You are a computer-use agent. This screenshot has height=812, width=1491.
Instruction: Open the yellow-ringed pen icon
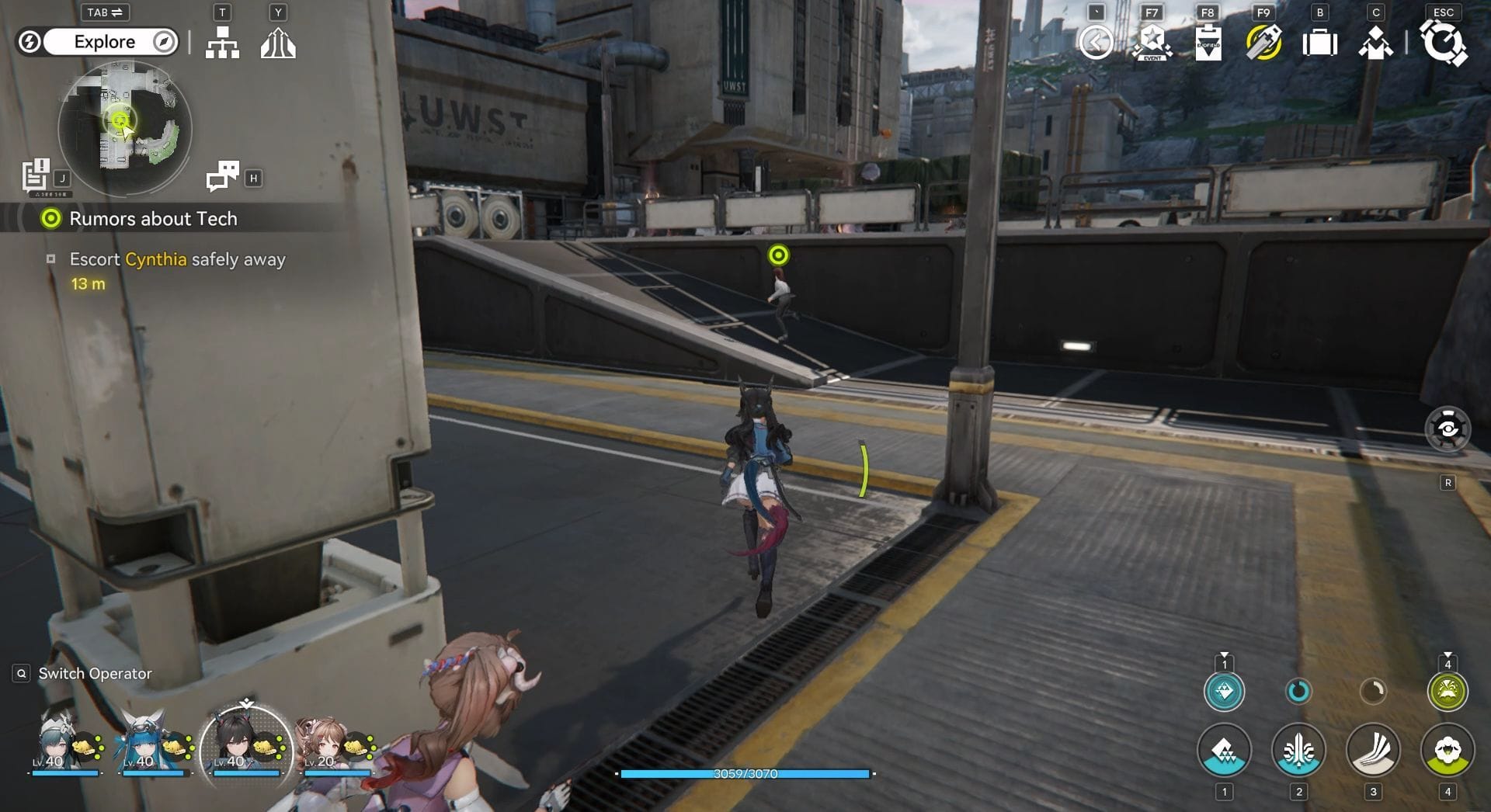pos(1263,43)
